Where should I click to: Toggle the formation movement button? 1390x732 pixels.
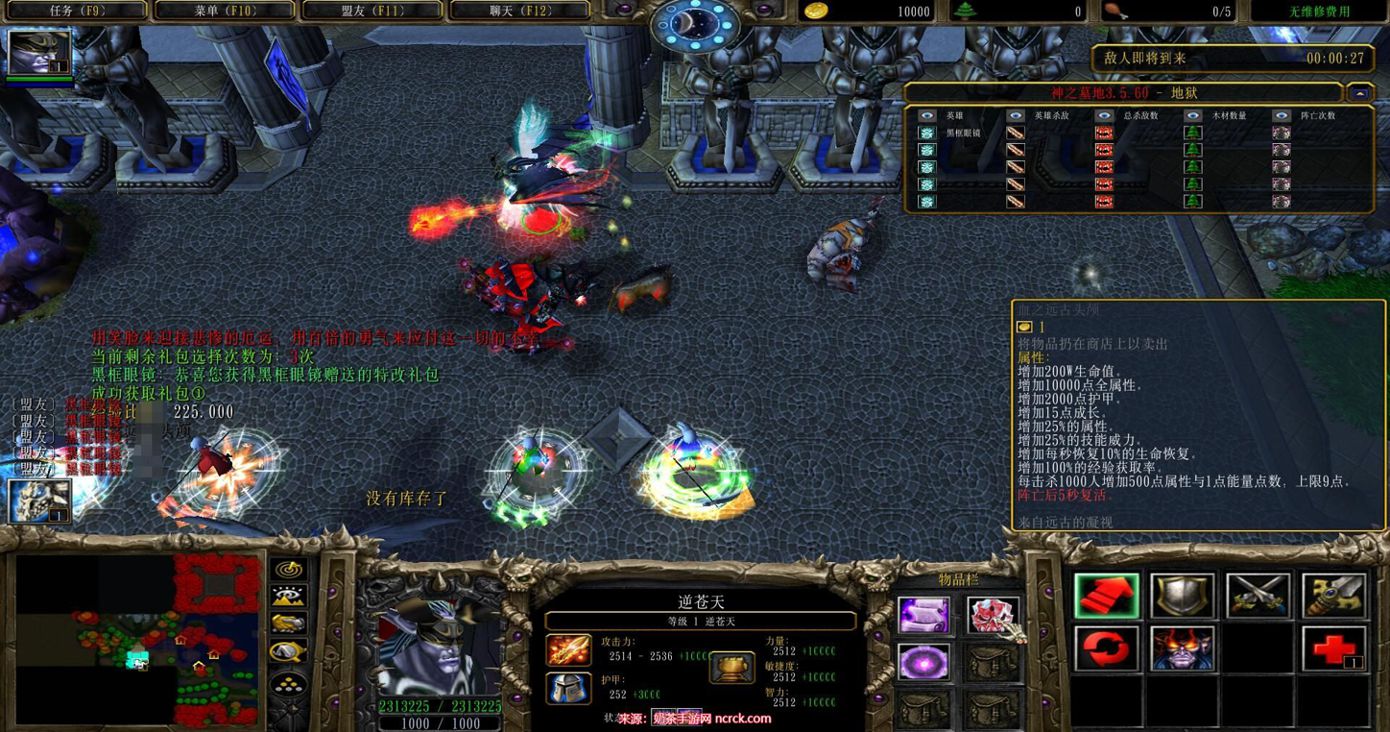click(x=289, y=686)
